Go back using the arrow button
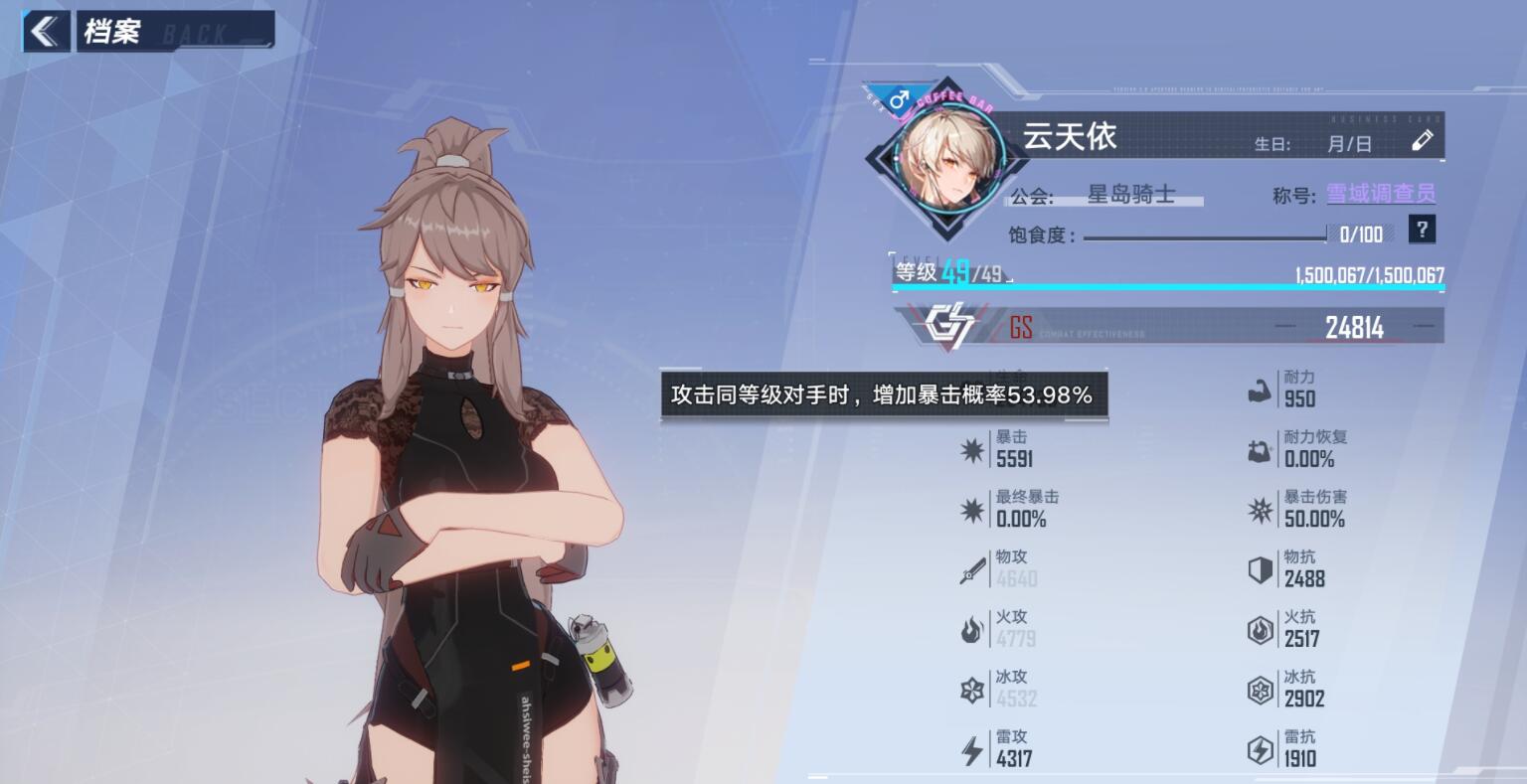1527x784 pixels. click(45, 32)
